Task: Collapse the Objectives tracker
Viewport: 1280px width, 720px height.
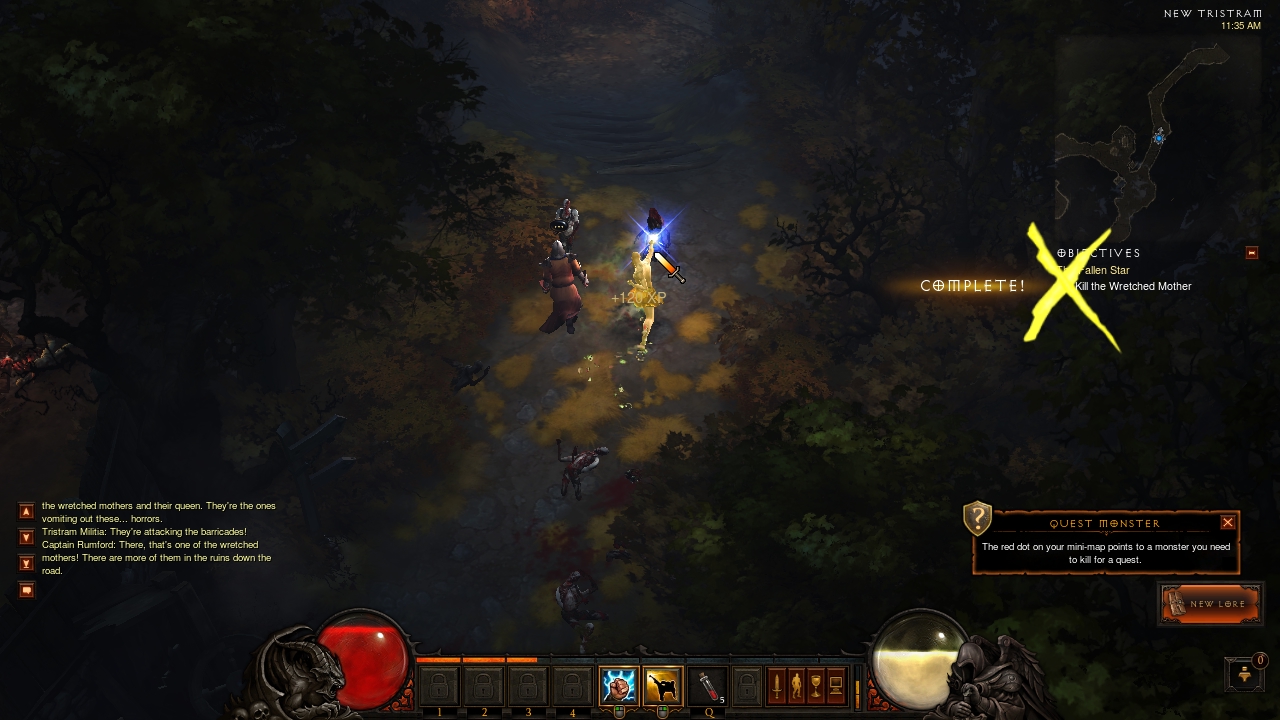Action: pyautogui.click(x=1251, y=253)
